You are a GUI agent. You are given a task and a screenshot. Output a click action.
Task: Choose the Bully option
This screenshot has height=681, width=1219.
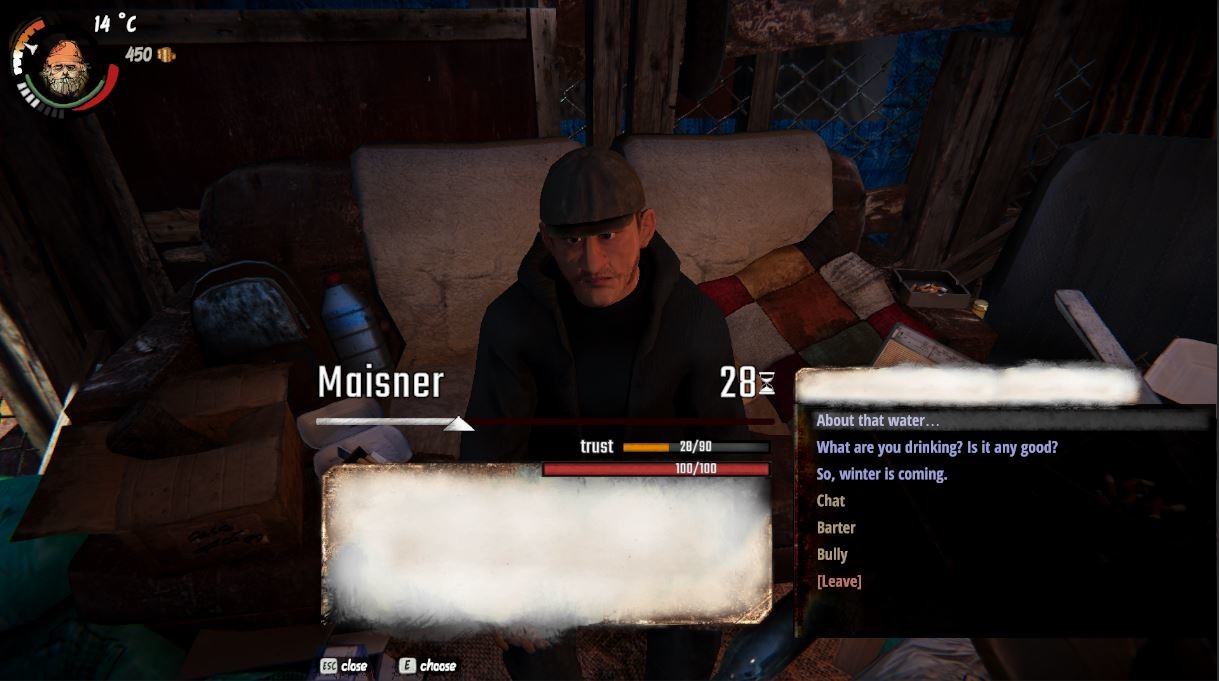tap(832, 555)
